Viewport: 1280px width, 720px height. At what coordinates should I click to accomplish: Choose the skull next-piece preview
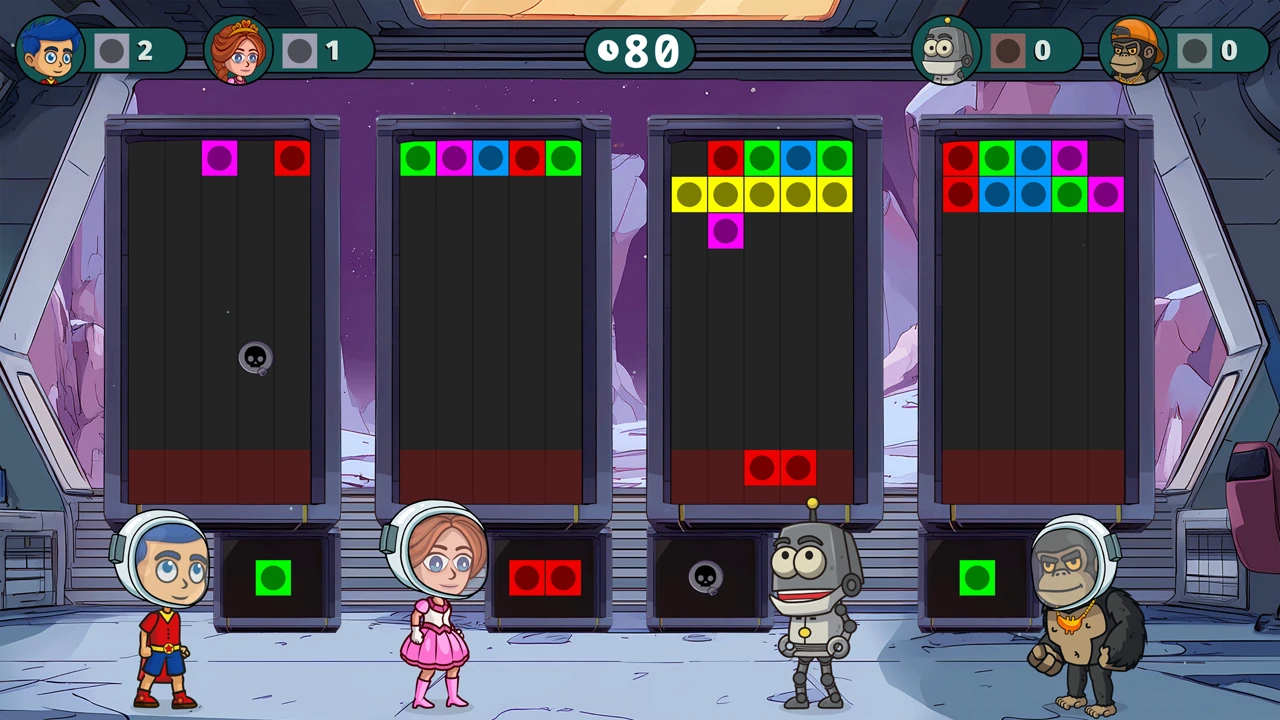point(705,577)
